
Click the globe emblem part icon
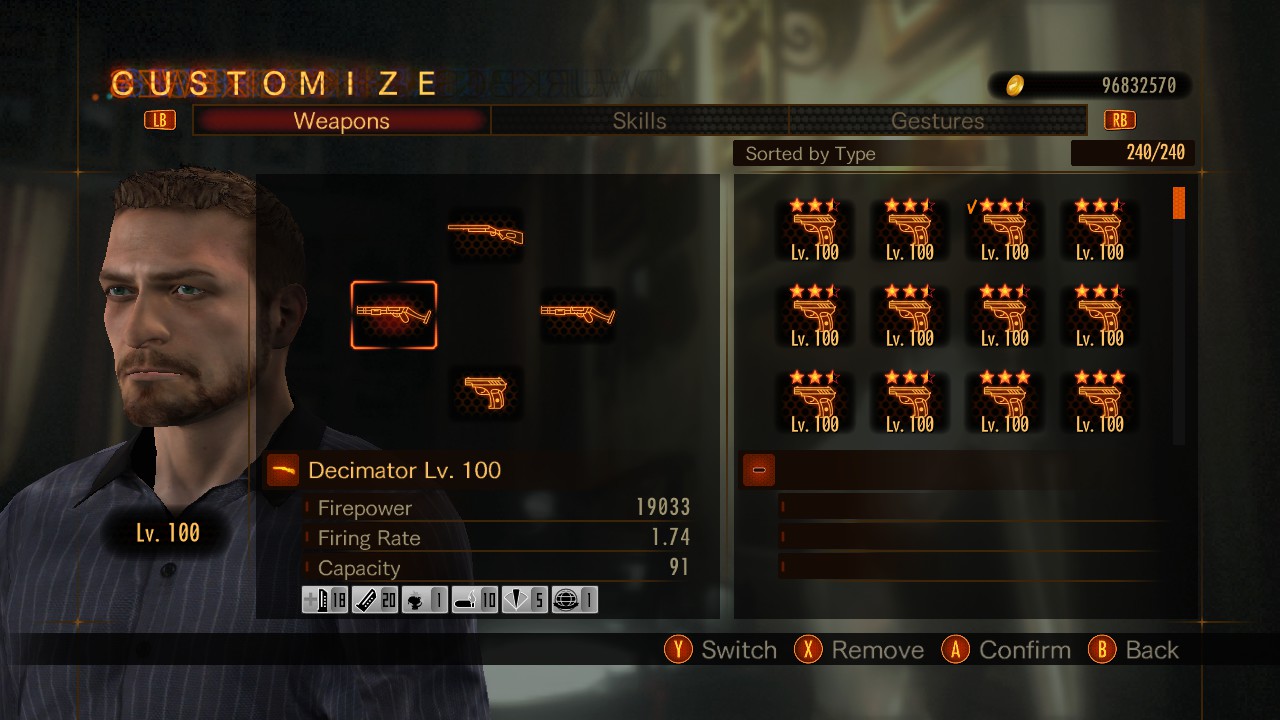574,600
